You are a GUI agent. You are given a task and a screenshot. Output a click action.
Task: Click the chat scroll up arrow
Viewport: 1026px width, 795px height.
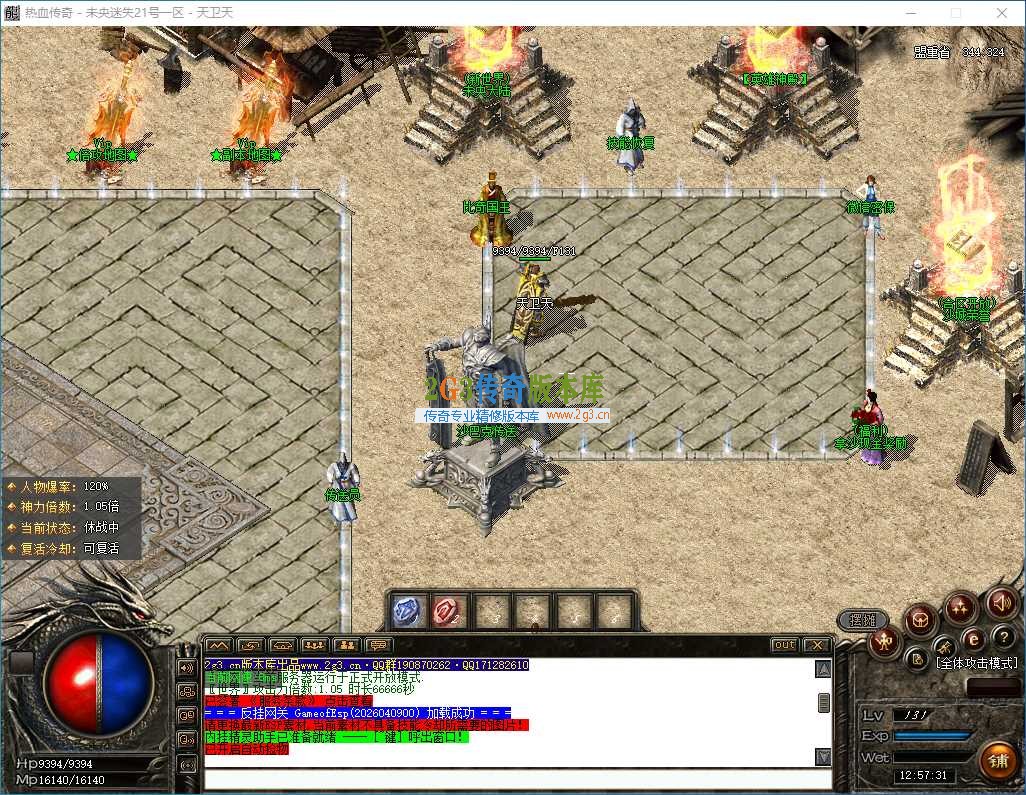point(823,670)
